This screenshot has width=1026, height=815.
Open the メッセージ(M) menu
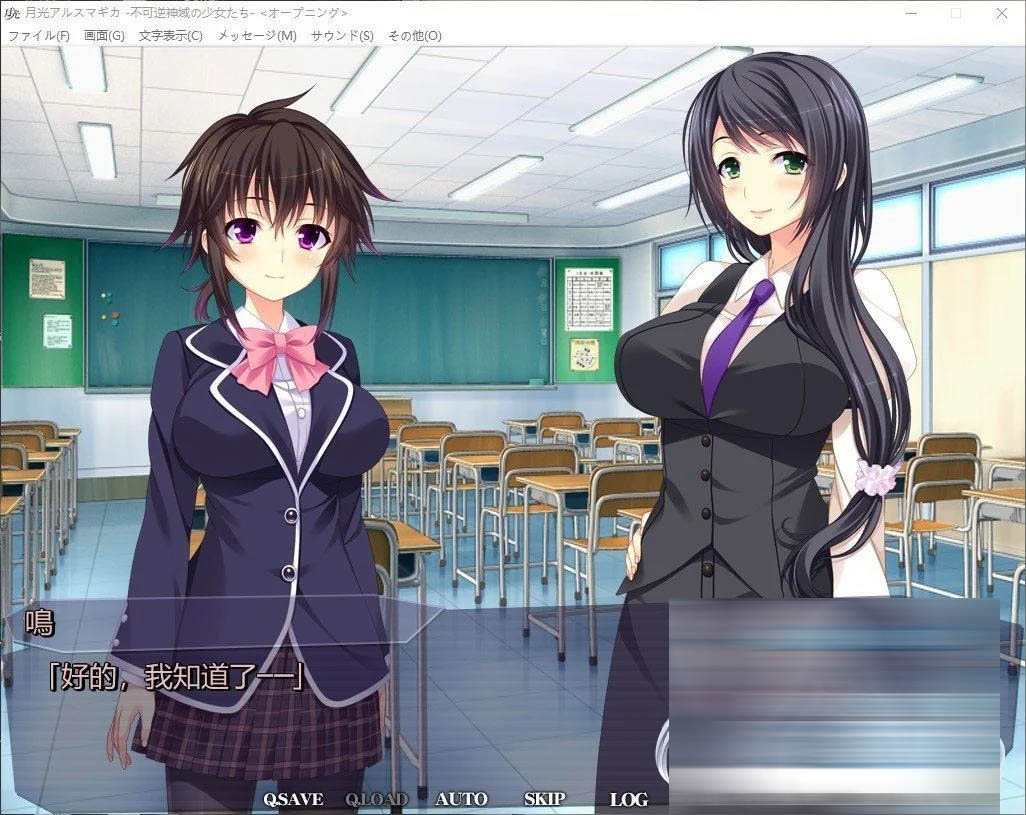click(256, 36)
